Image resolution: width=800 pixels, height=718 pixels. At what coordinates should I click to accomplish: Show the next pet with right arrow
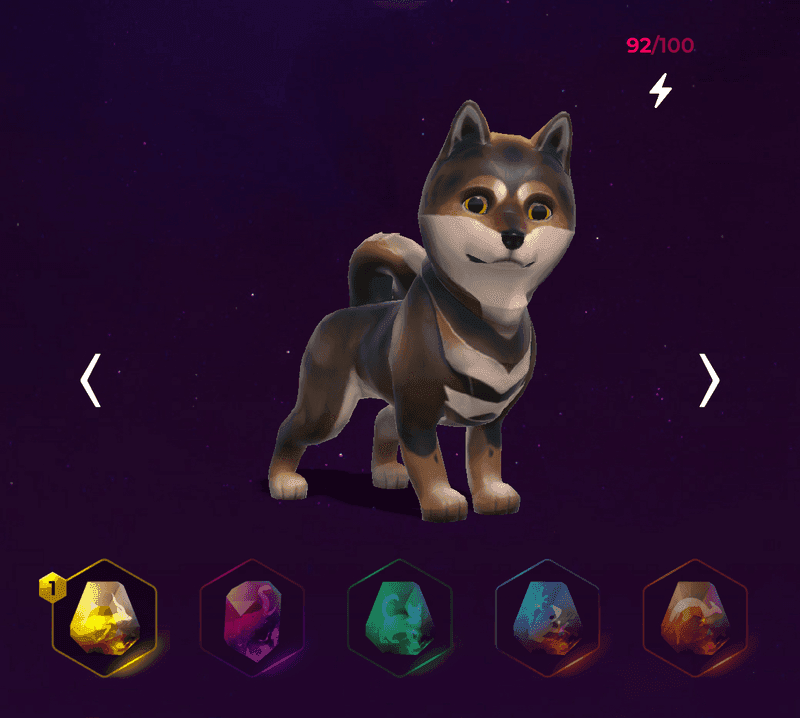click(709, 380)
